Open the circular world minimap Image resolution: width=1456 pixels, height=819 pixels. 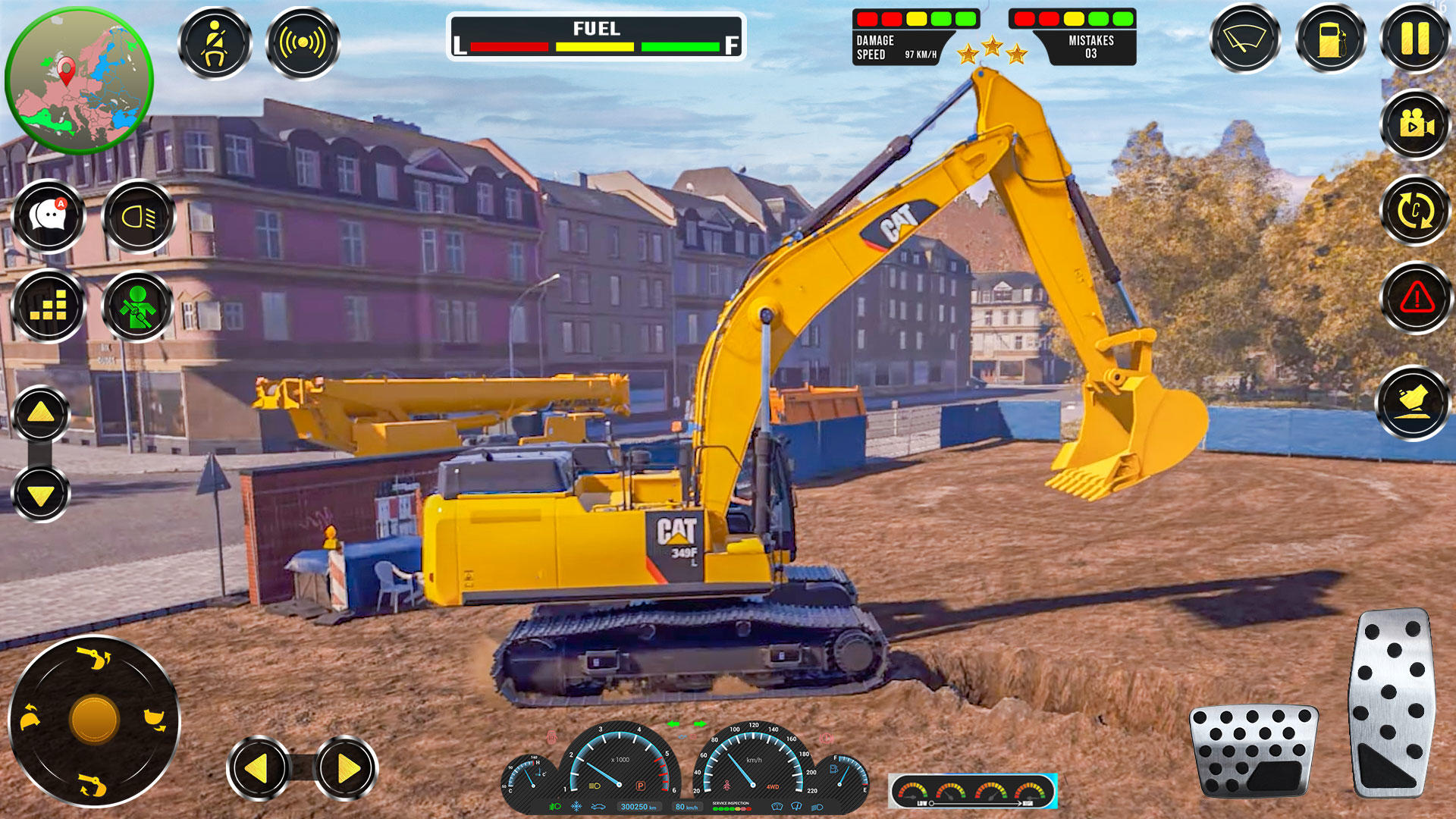click(x=79, y=80)
